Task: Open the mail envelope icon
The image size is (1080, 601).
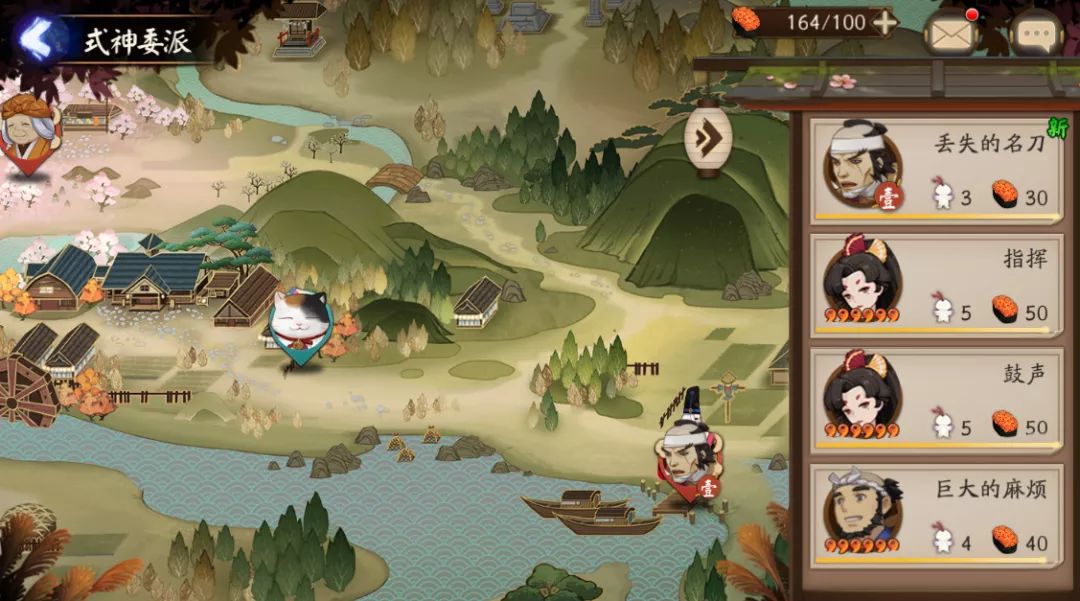Action: (x=950, y=34)
